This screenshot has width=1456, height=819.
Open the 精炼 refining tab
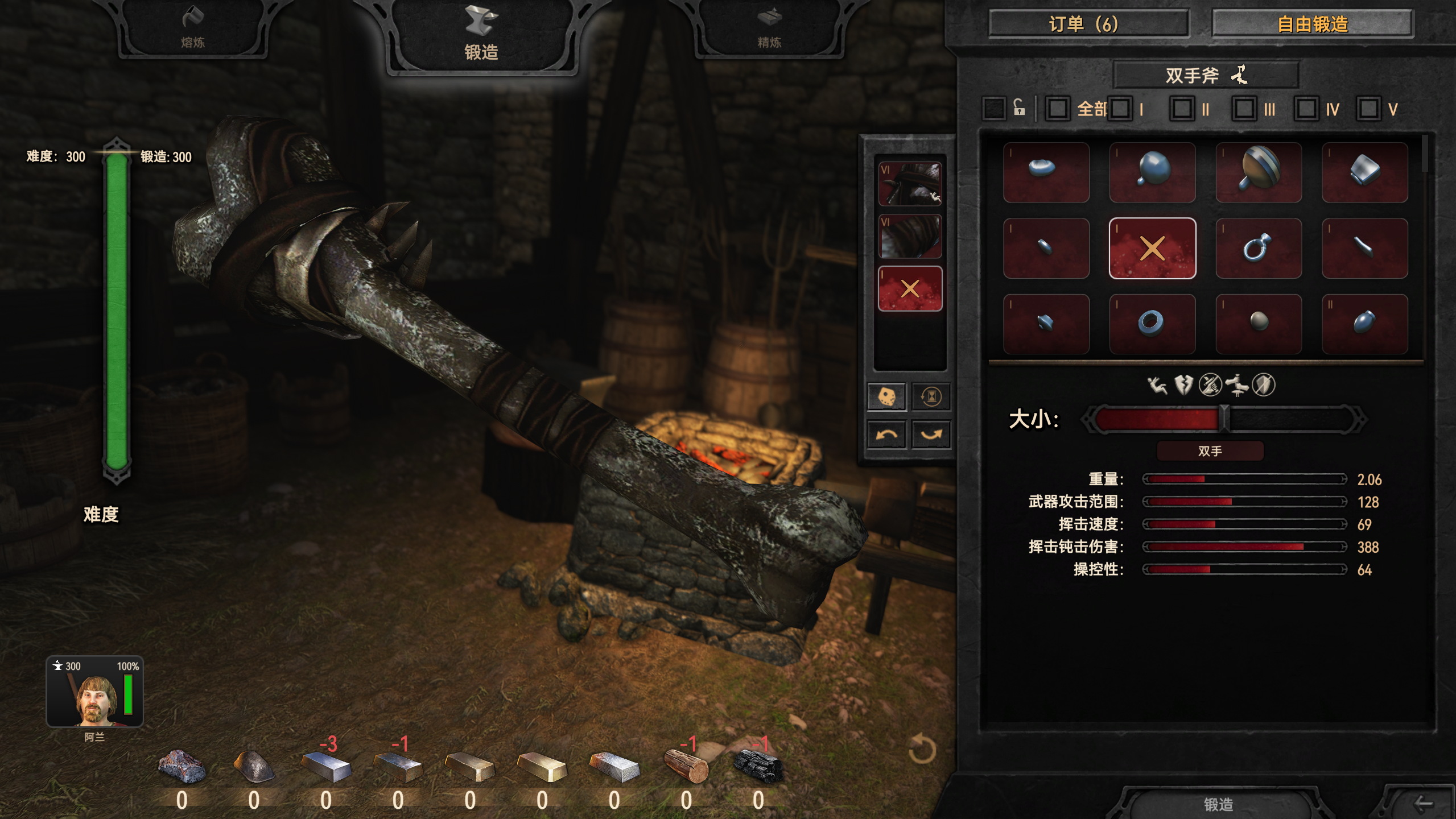[x=769, y=28]
